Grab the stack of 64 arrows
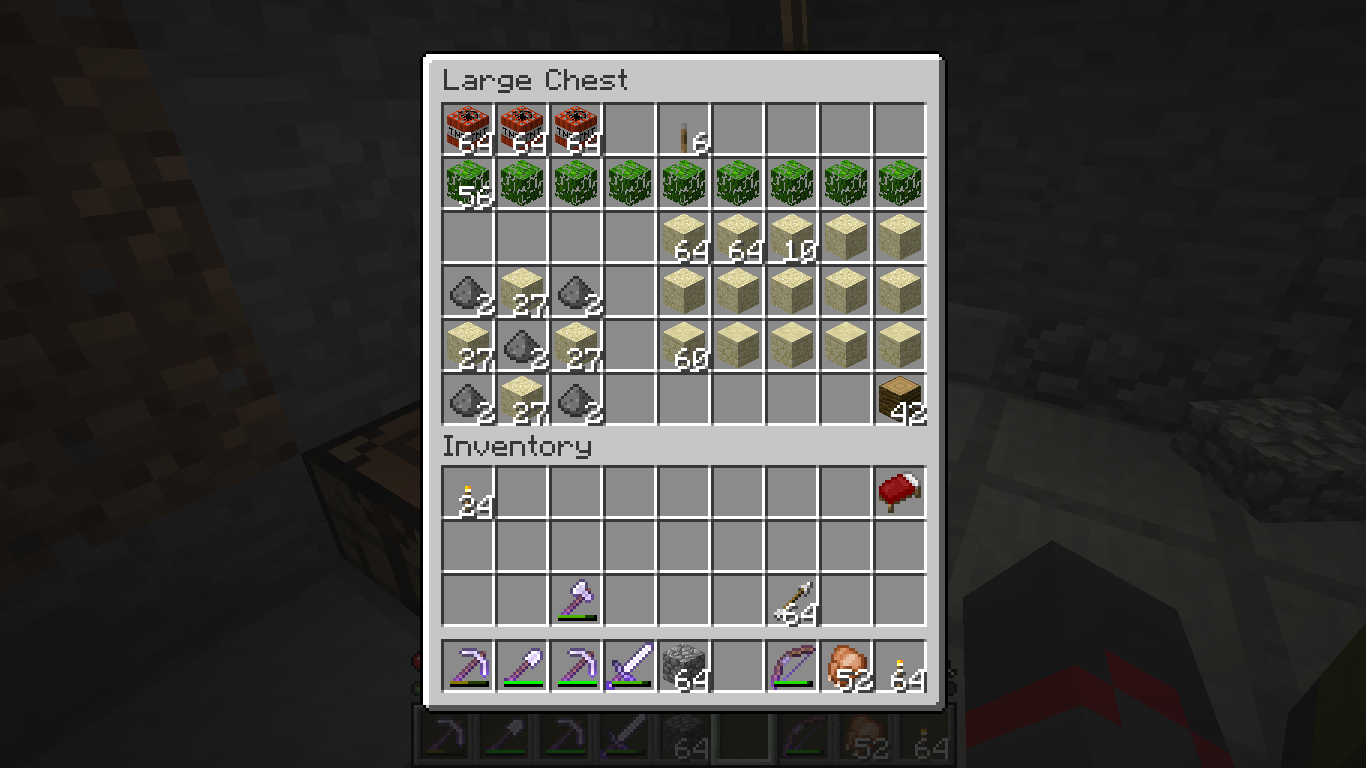This screenshot has width=1366, height=768. (792, 601)
